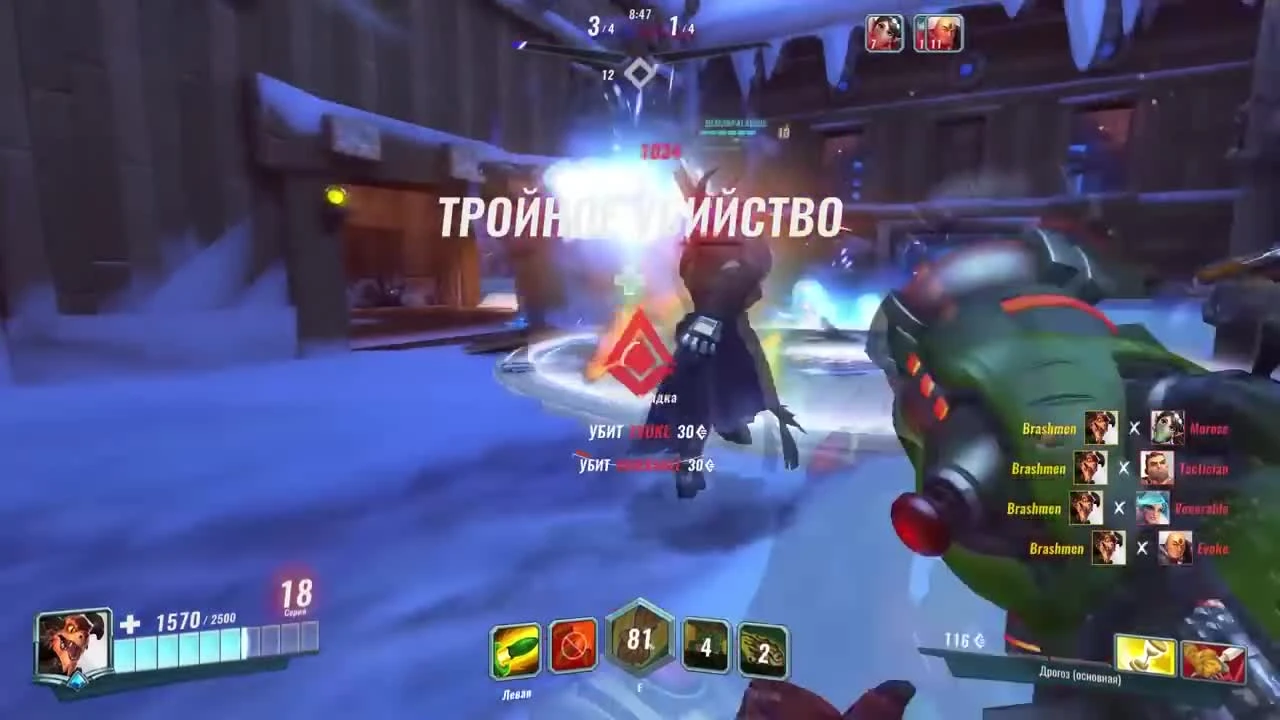
Task: Click the diamond objective marker at screen top
Action: 639,71
